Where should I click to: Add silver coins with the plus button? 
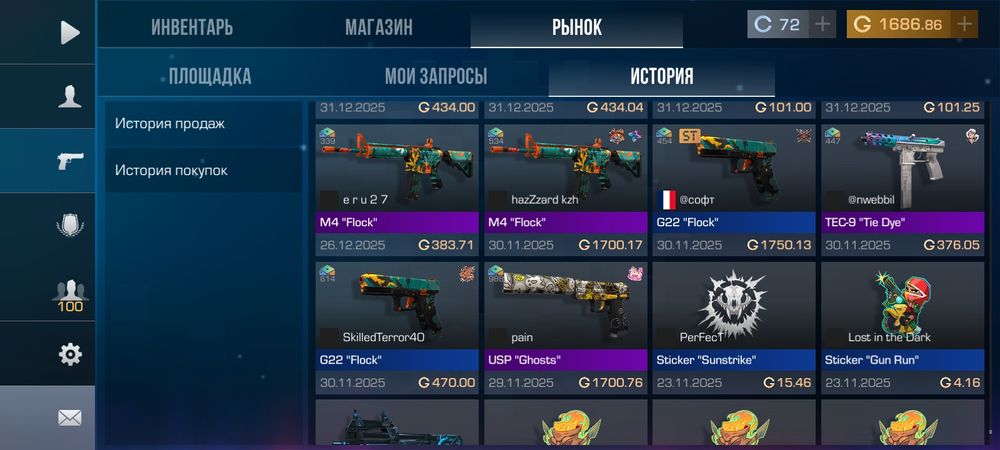point(822,24)
